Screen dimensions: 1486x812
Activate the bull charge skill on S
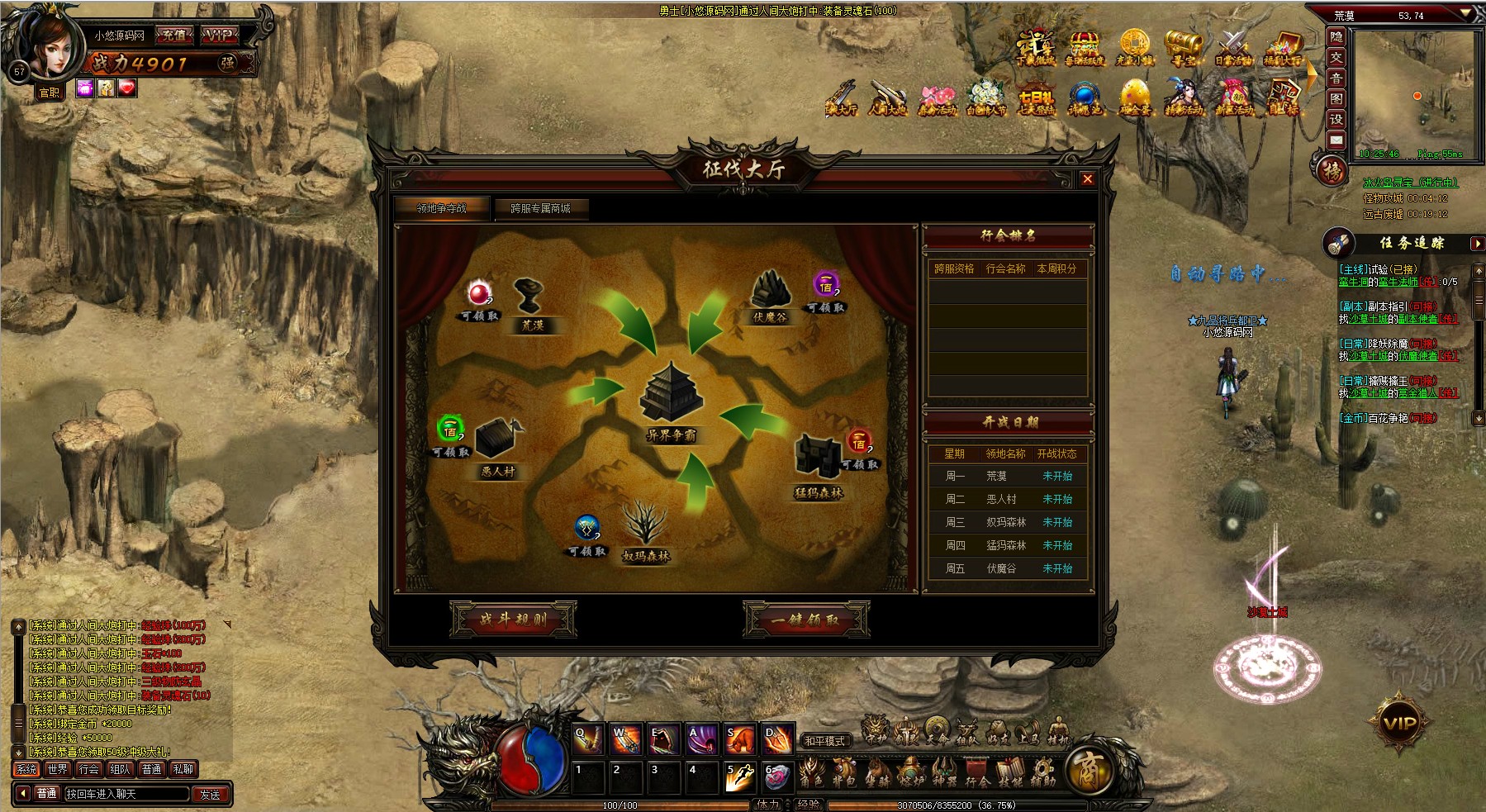click(740, 740)
